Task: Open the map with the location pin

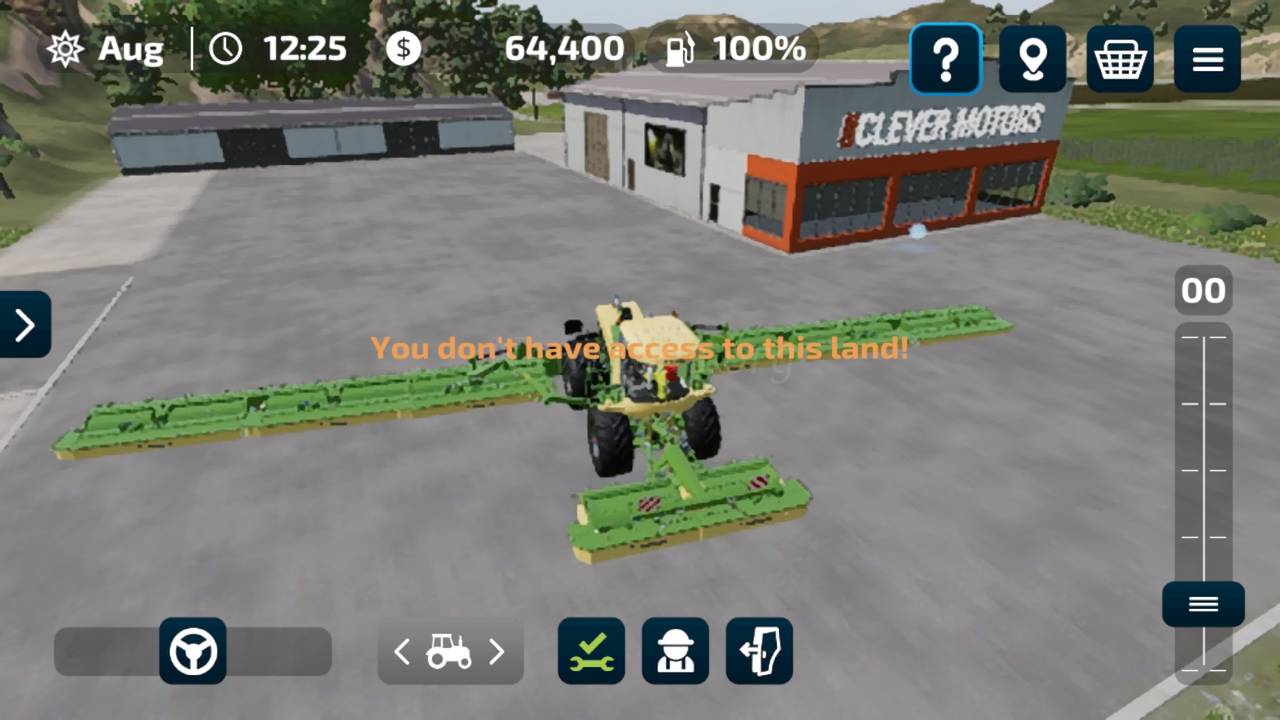Action: pos(1032,59)
